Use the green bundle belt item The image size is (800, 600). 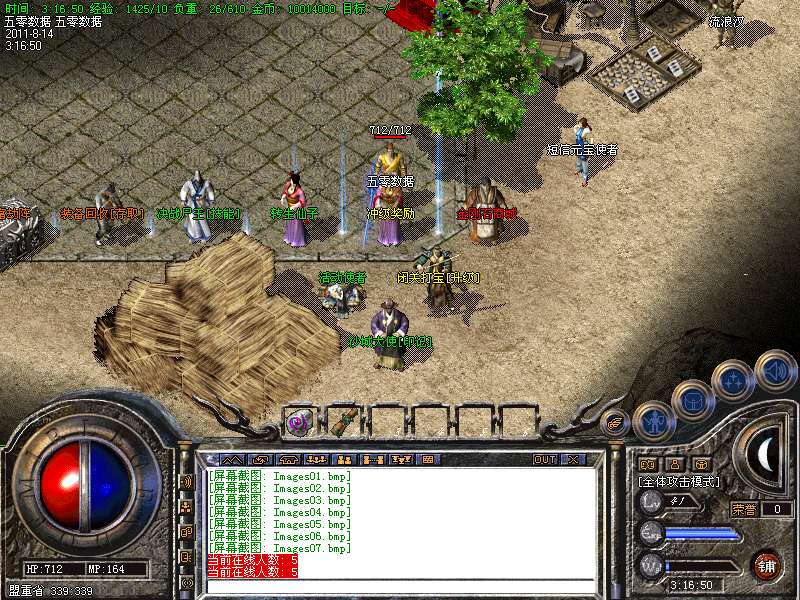(x=343, y=422)
